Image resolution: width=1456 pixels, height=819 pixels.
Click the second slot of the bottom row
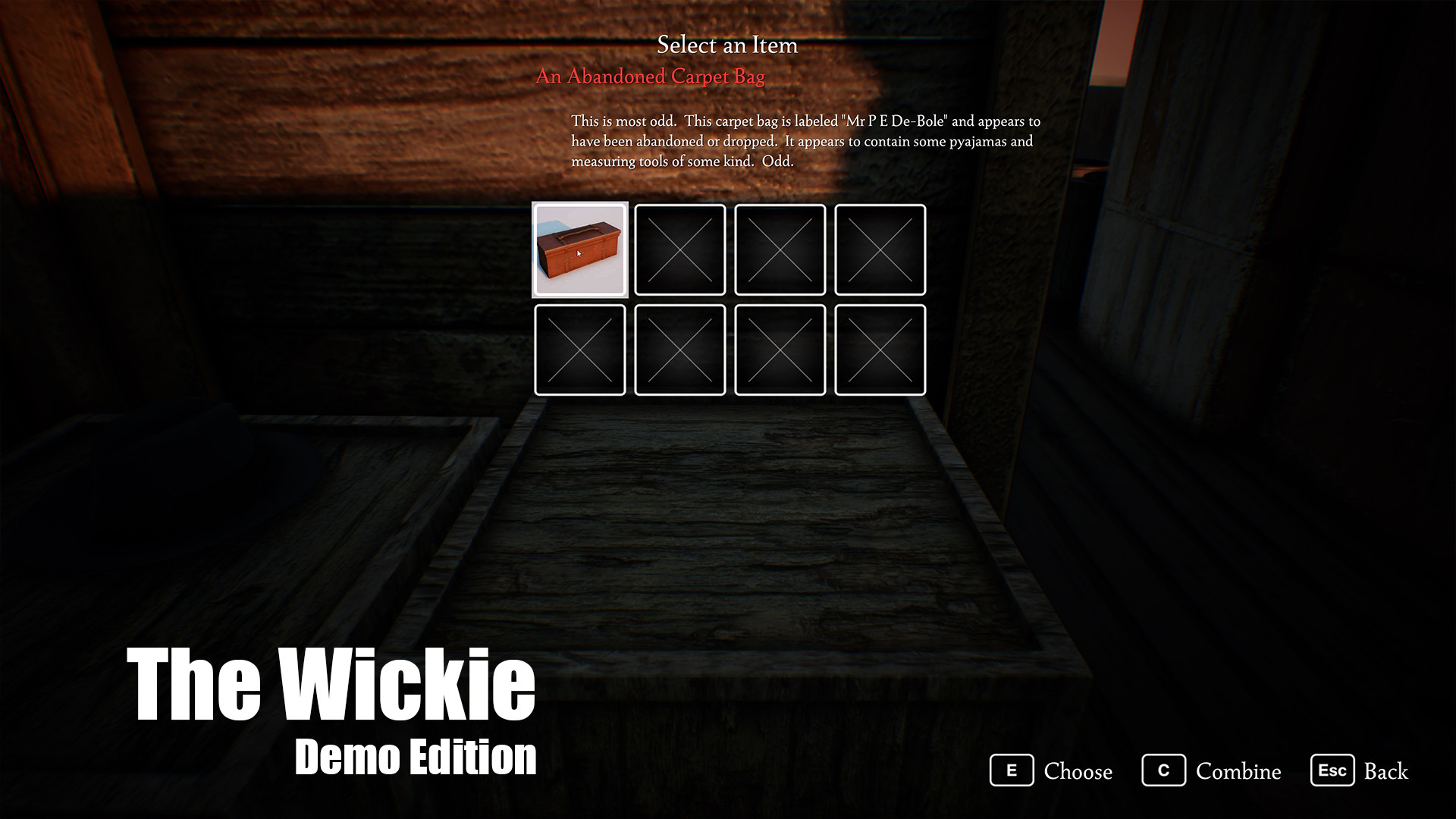coord(680,350)
